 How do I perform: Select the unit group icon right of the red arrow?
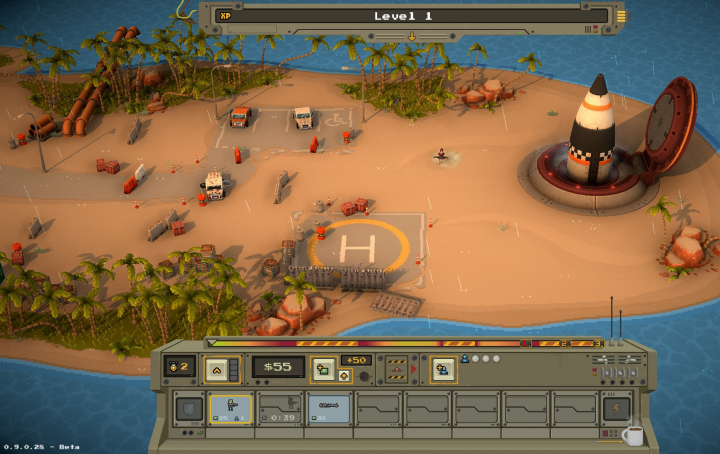(x=443, y=368)
